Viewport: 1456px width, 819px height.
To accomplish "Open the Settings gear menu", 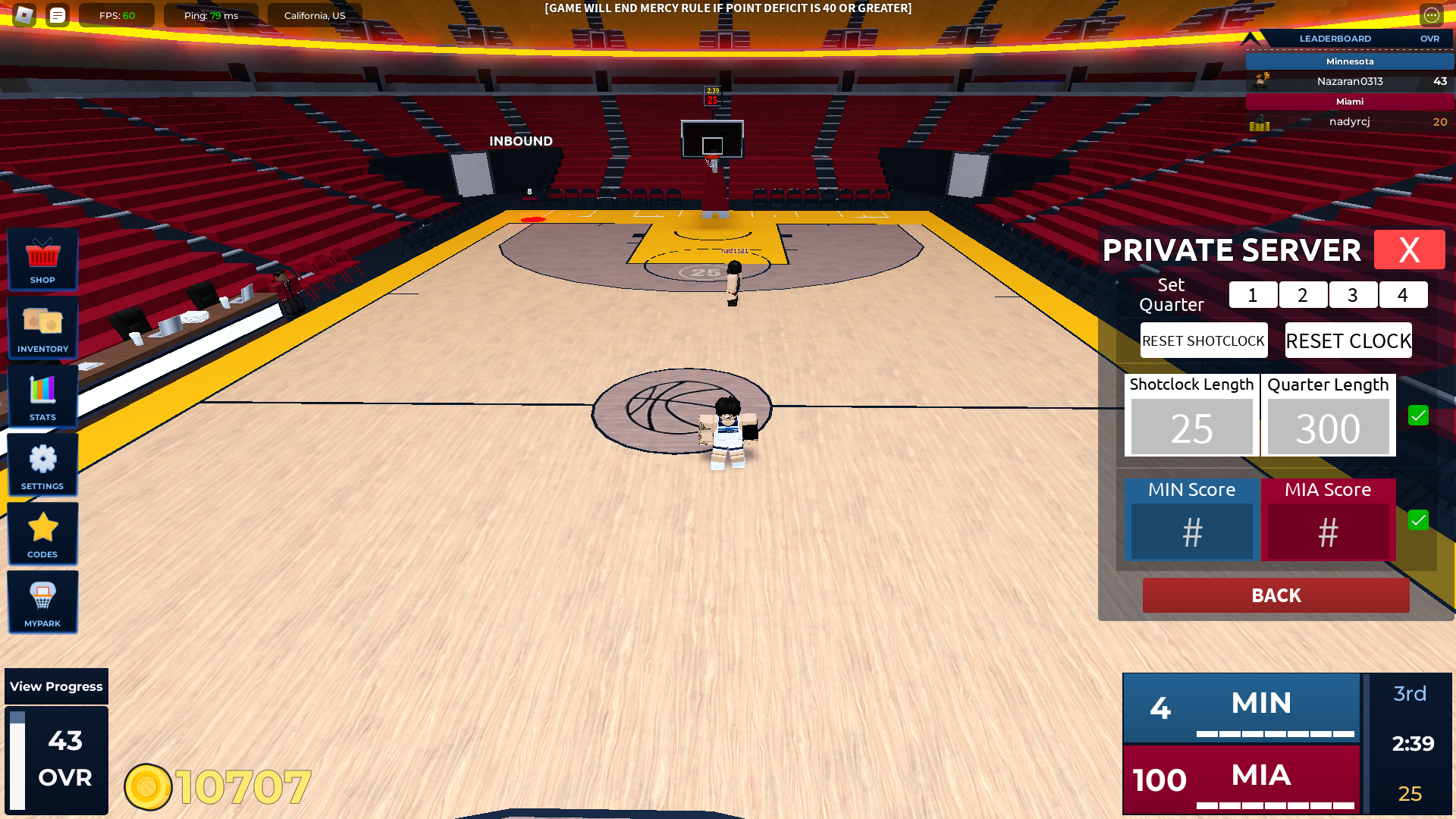I will pyautogui.click(x=42, y=465).
